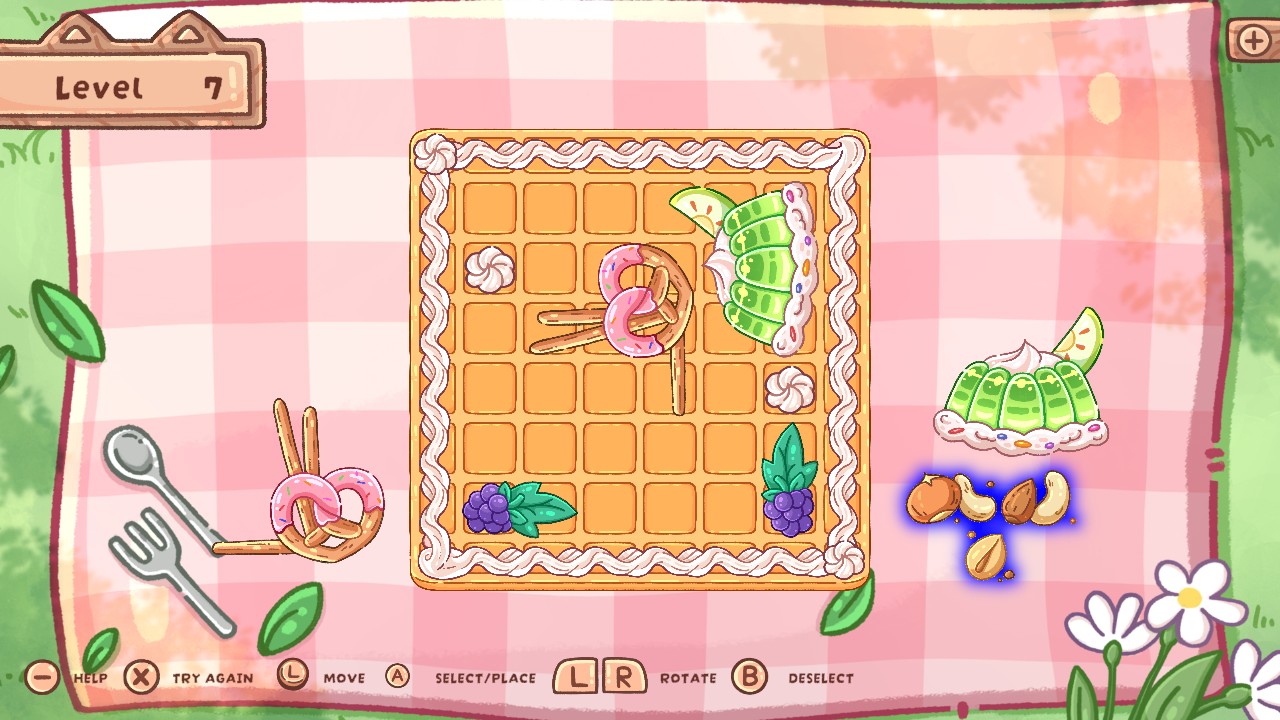Click the Rotate label in the controls bar

[686, 677]
